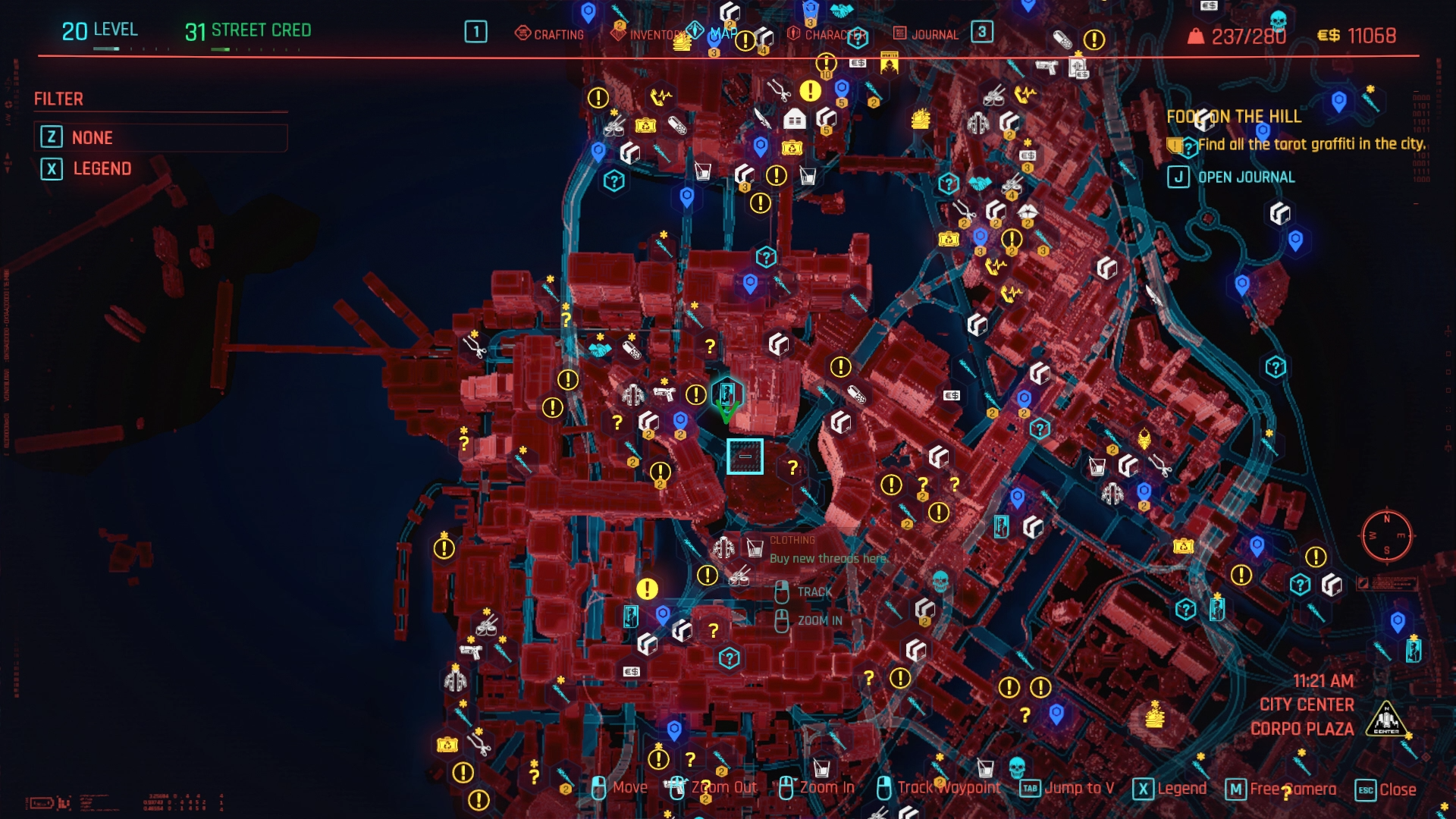Select the City Center district emblem
1456x819 pixels.
[x=1386, y=718]
